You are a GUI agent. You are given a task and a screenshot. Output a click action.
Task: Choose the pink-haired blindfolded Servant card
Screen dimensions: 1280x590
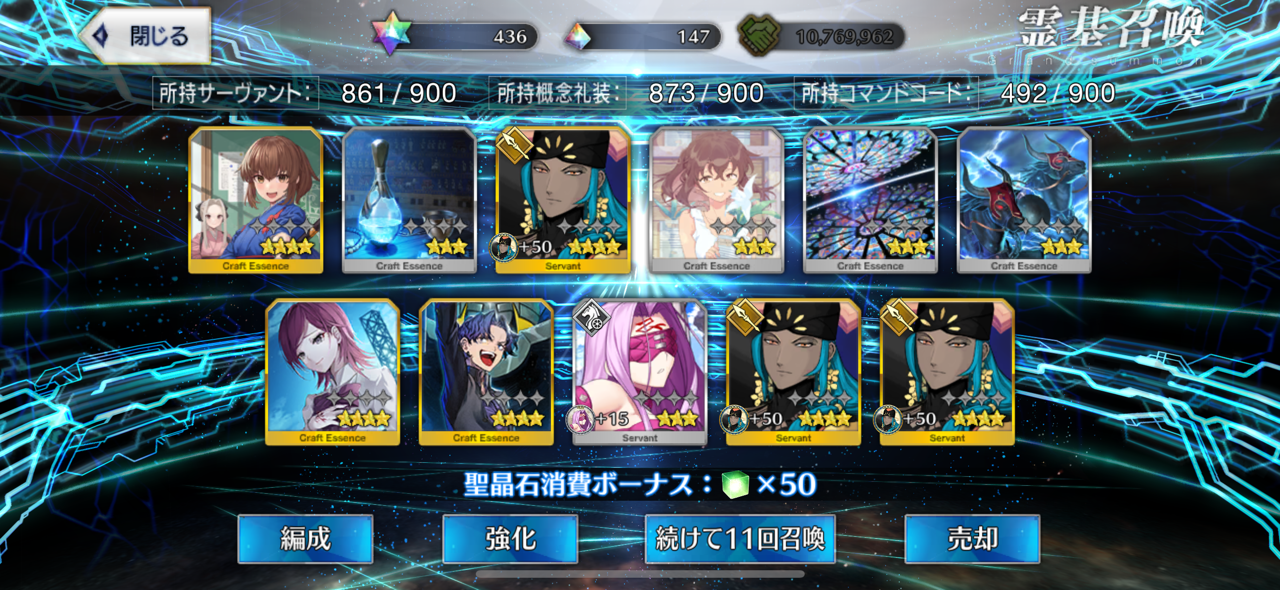pyautogui.click(x=640, y=372)
